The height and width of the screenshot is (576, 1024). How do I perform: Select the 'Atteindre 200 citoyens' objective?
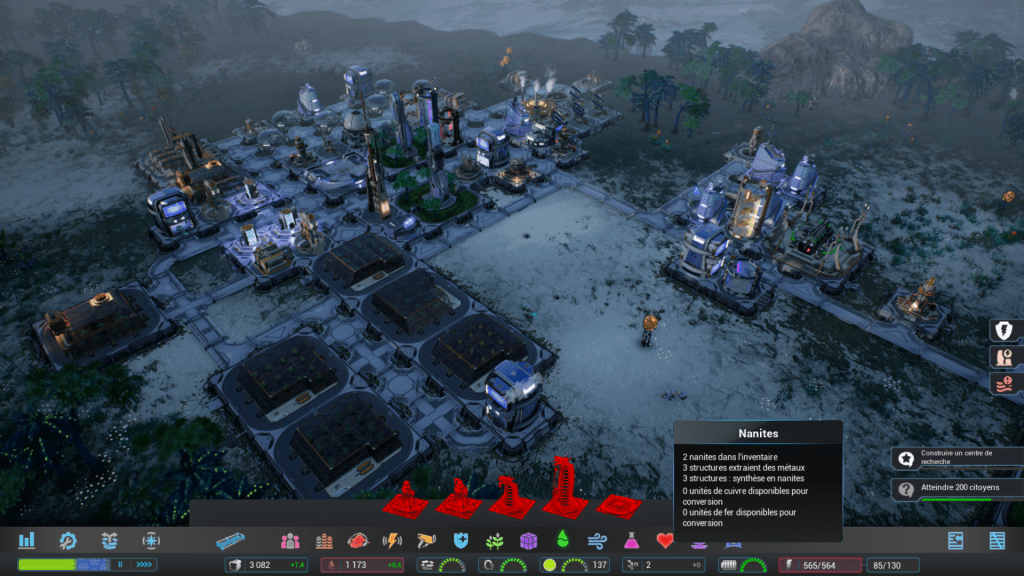955,489
